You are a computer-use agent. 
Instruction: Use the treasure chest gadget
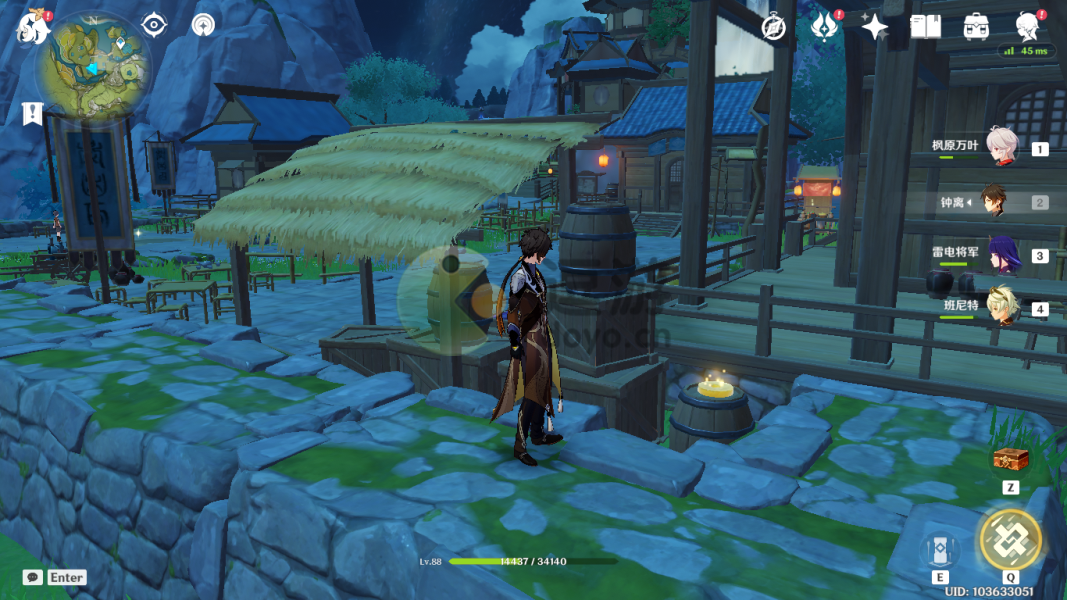point(1010,460)
